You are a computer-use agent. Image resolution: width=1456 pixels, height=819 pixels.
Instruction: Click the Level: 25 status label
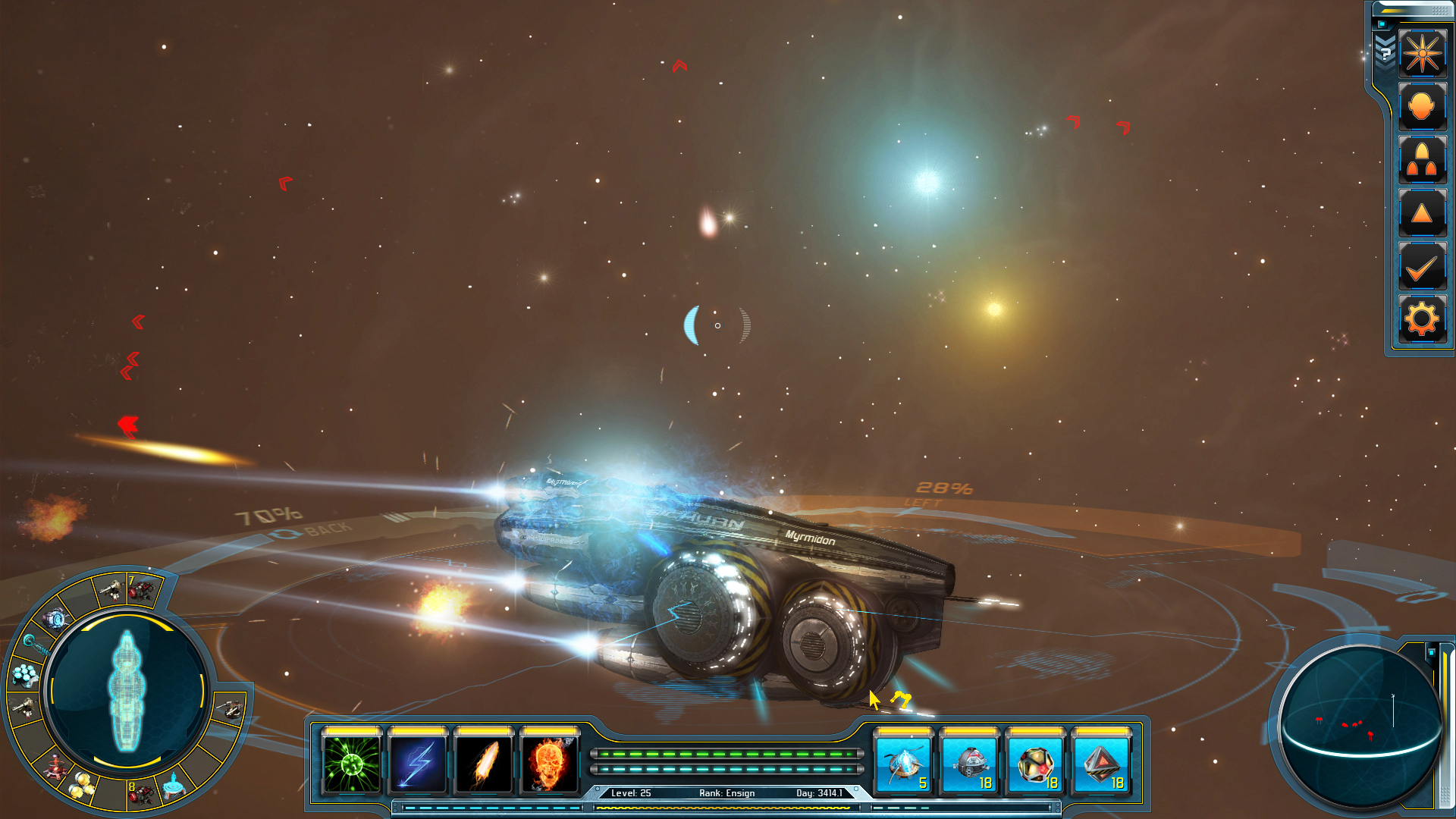coord(630,792)
